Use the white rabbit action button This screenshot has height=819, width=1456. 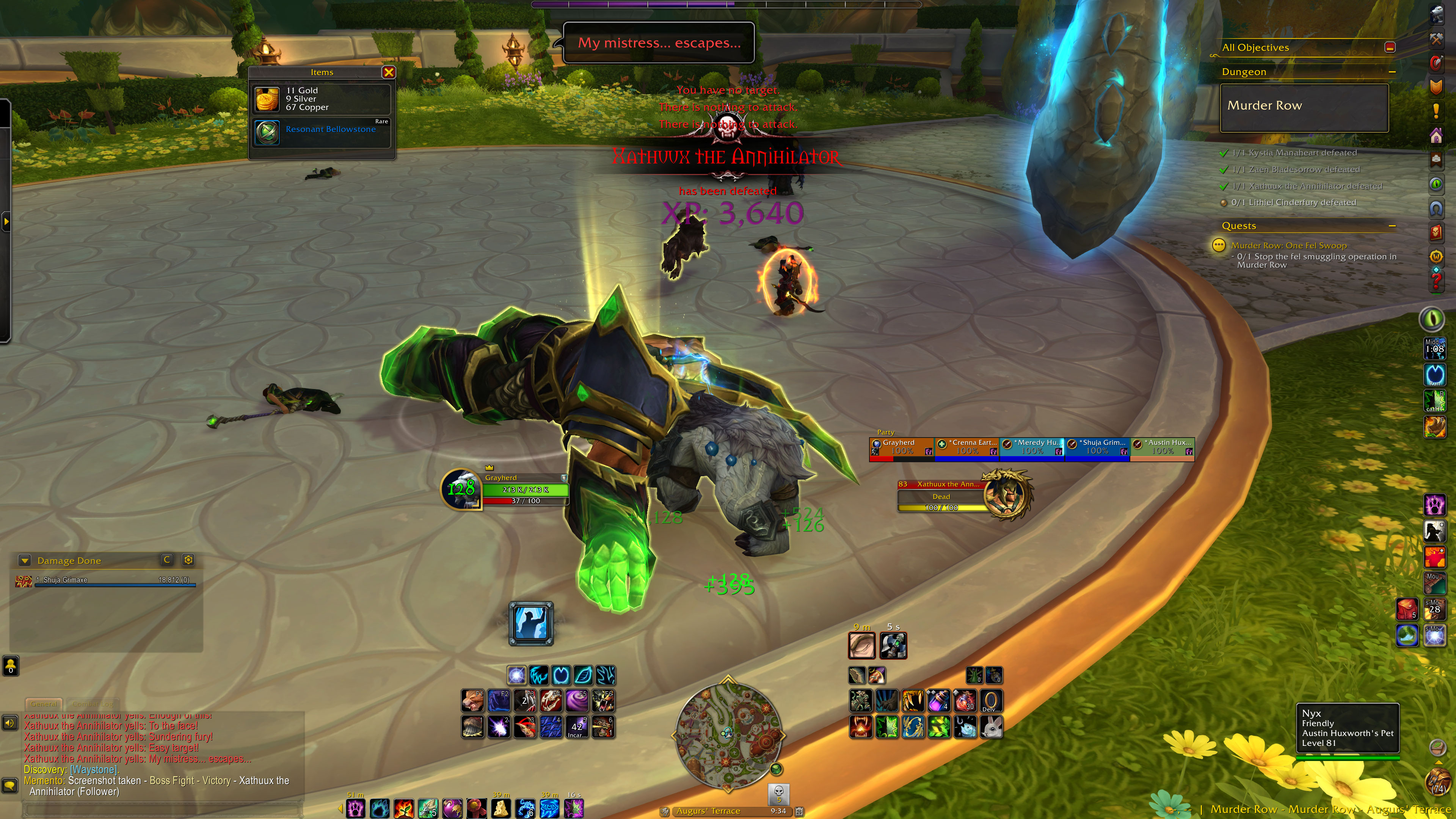pos(992,728)
